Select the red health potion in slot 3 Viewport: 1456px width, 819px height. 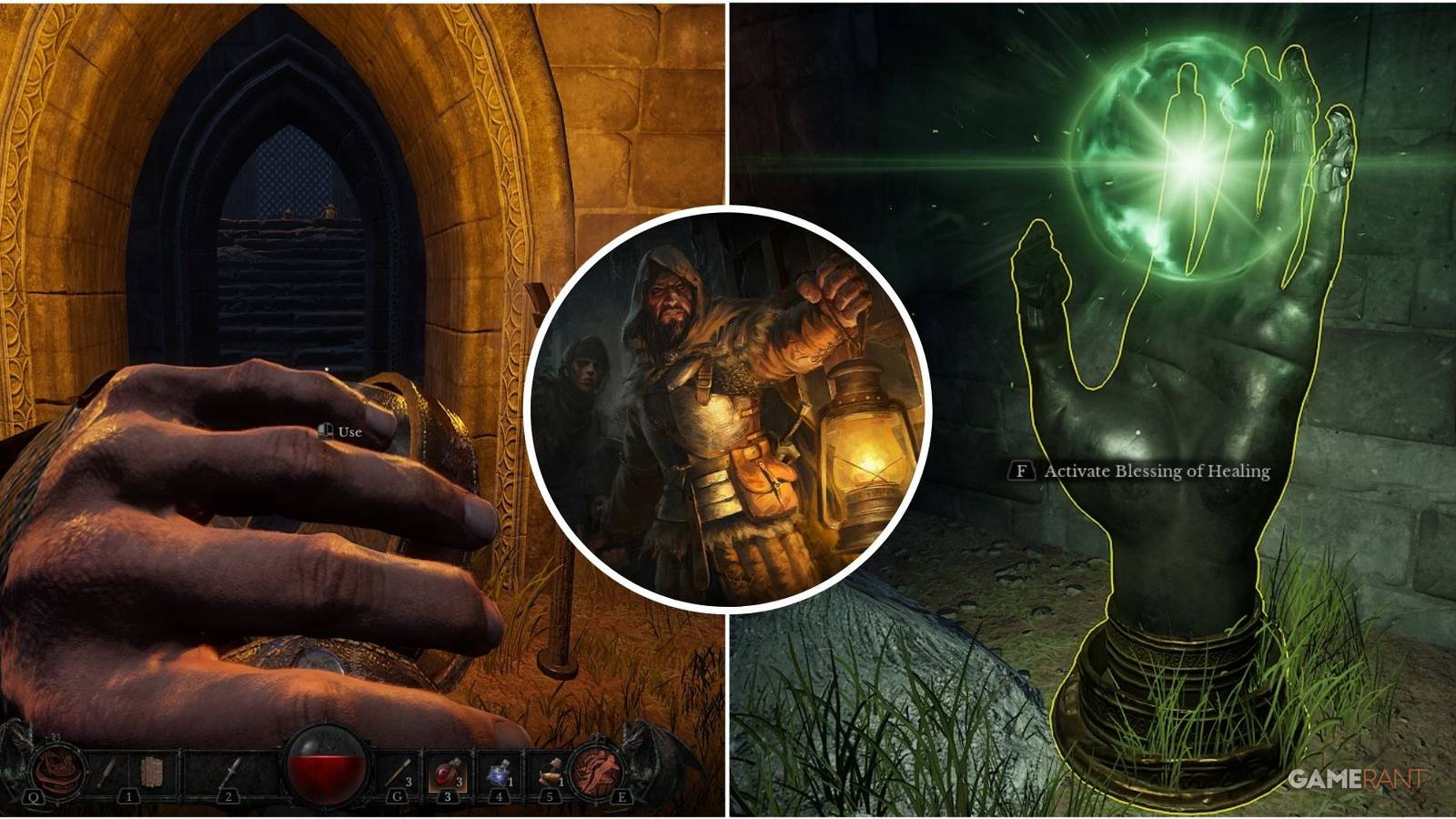(448, 771)
